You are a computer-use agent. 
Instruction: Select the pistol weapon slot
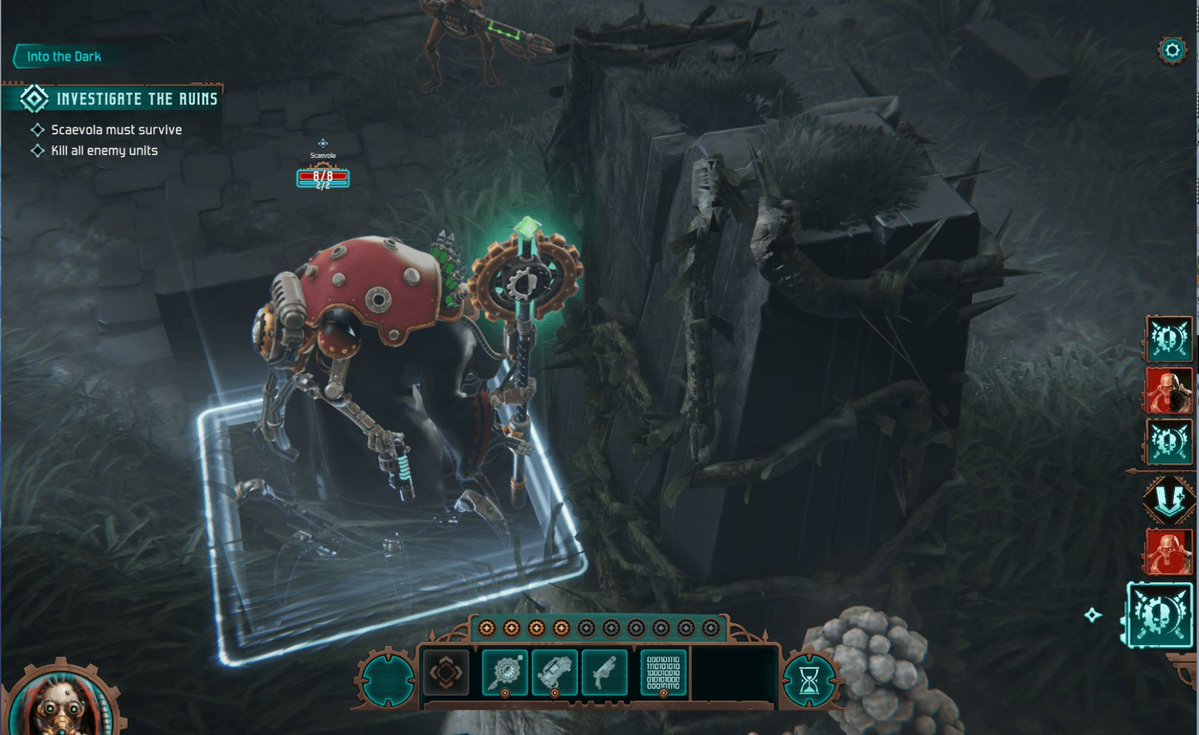point(604,673)
